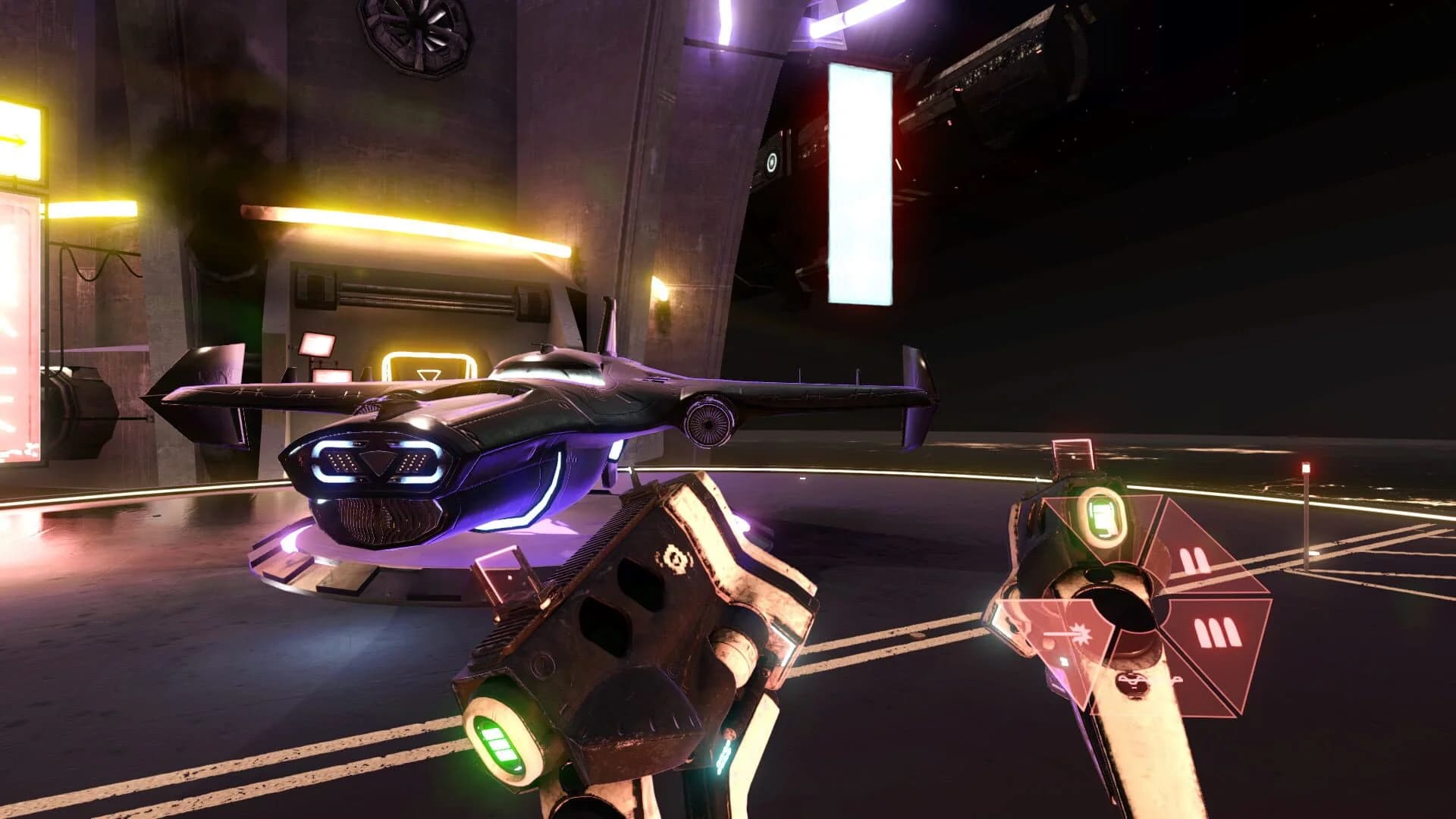Toggle the red beacon light on the landing pad post

(1306, 468)
